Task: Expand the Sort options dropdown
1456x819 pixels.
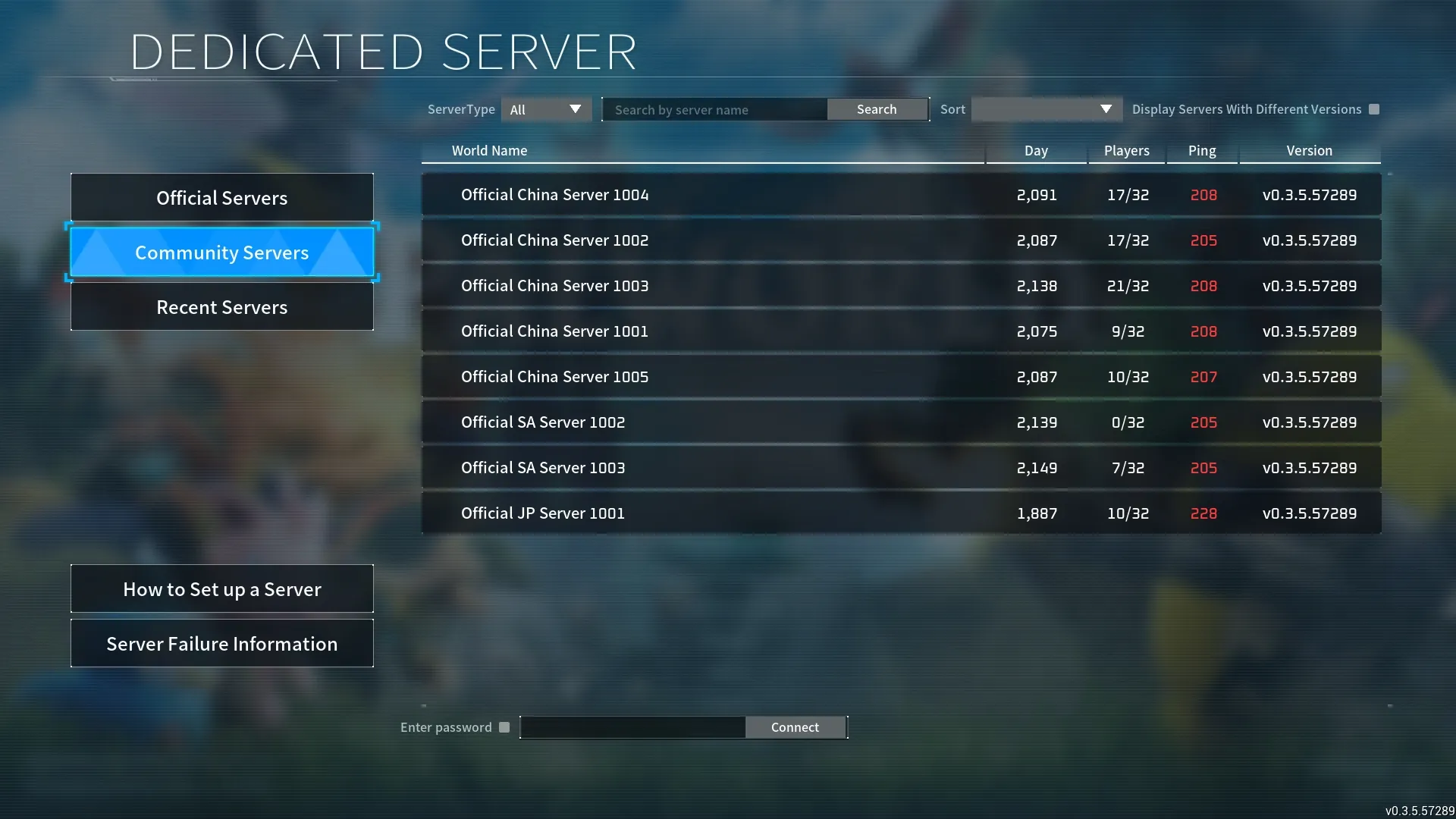Action: [1046, 109]
